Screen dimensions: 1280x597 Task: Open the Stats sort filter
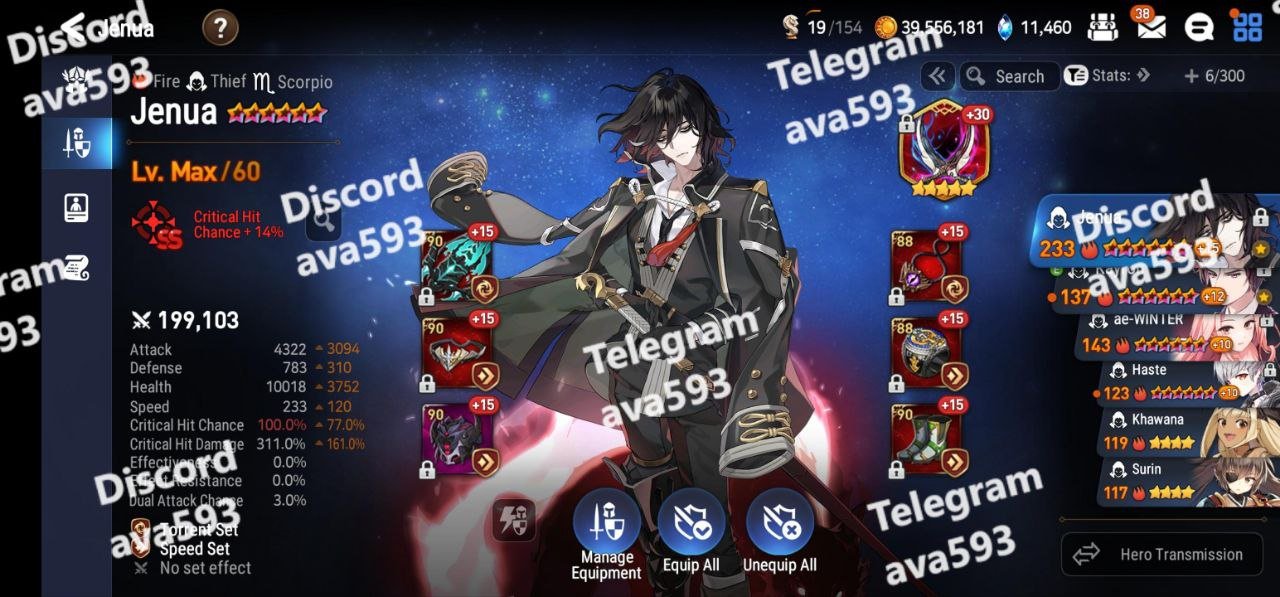coord(1106,76)
